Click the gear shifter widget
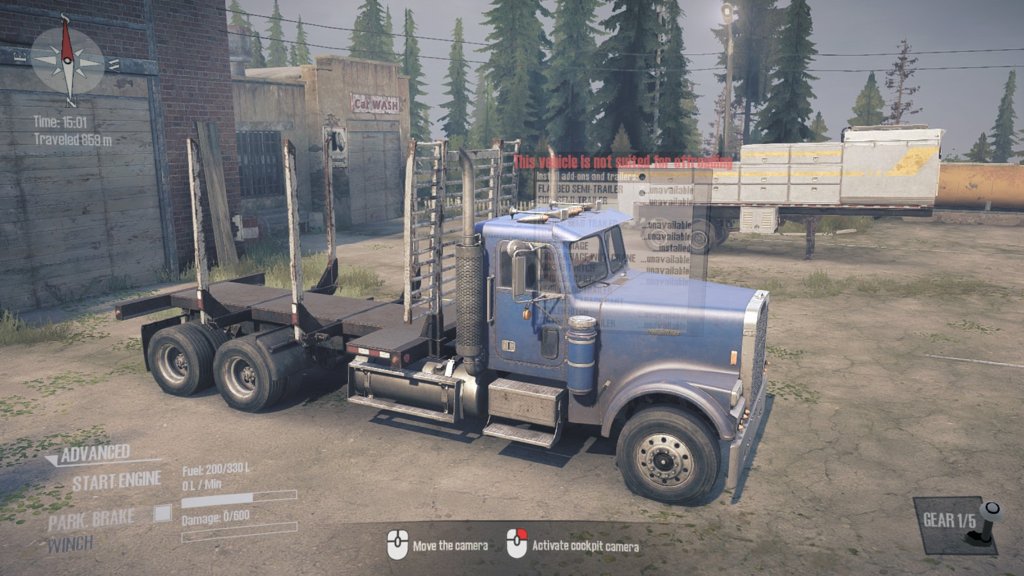 956,523
